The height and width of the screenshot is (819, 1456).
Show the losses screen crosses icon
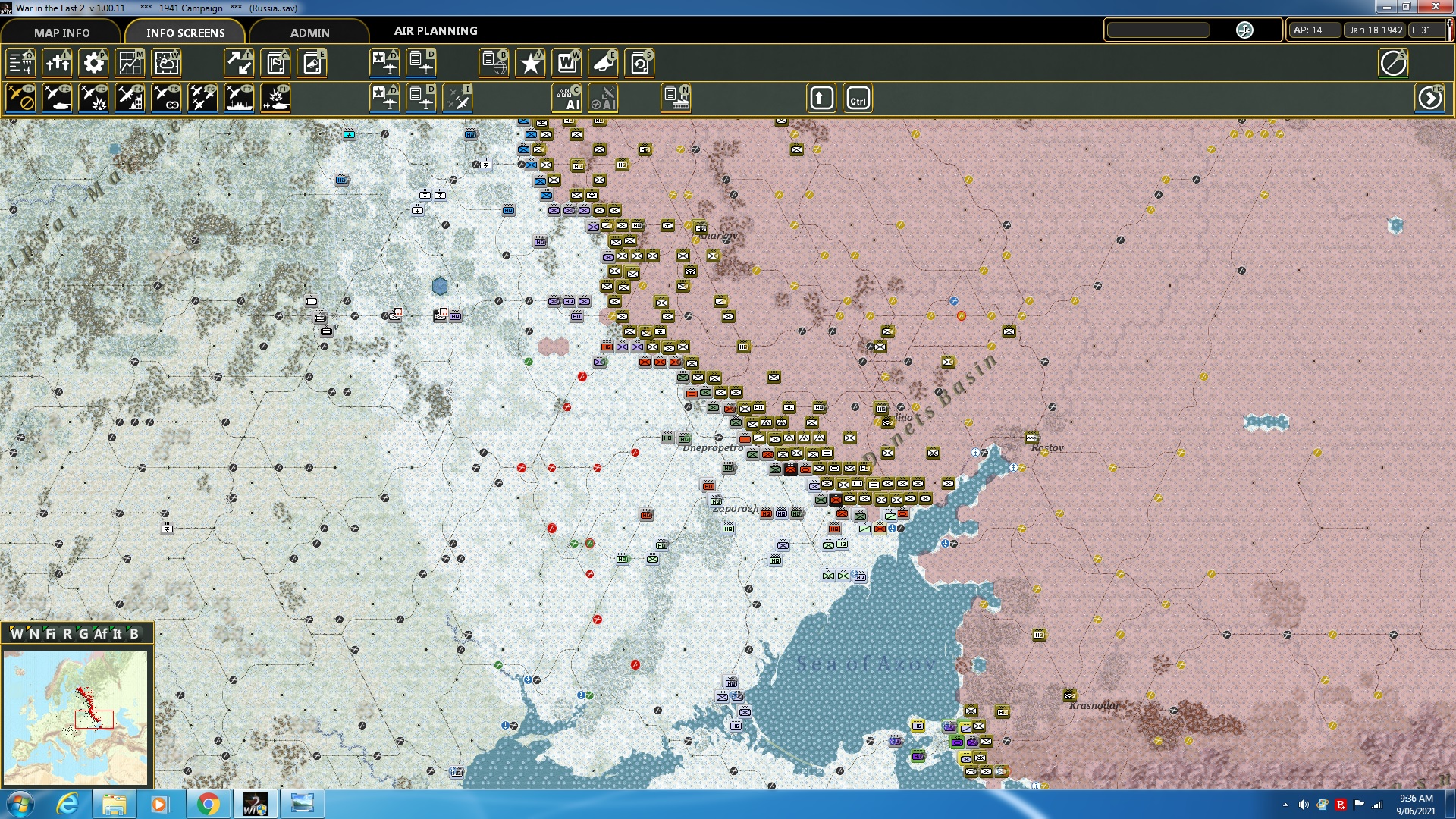[57, 63]
